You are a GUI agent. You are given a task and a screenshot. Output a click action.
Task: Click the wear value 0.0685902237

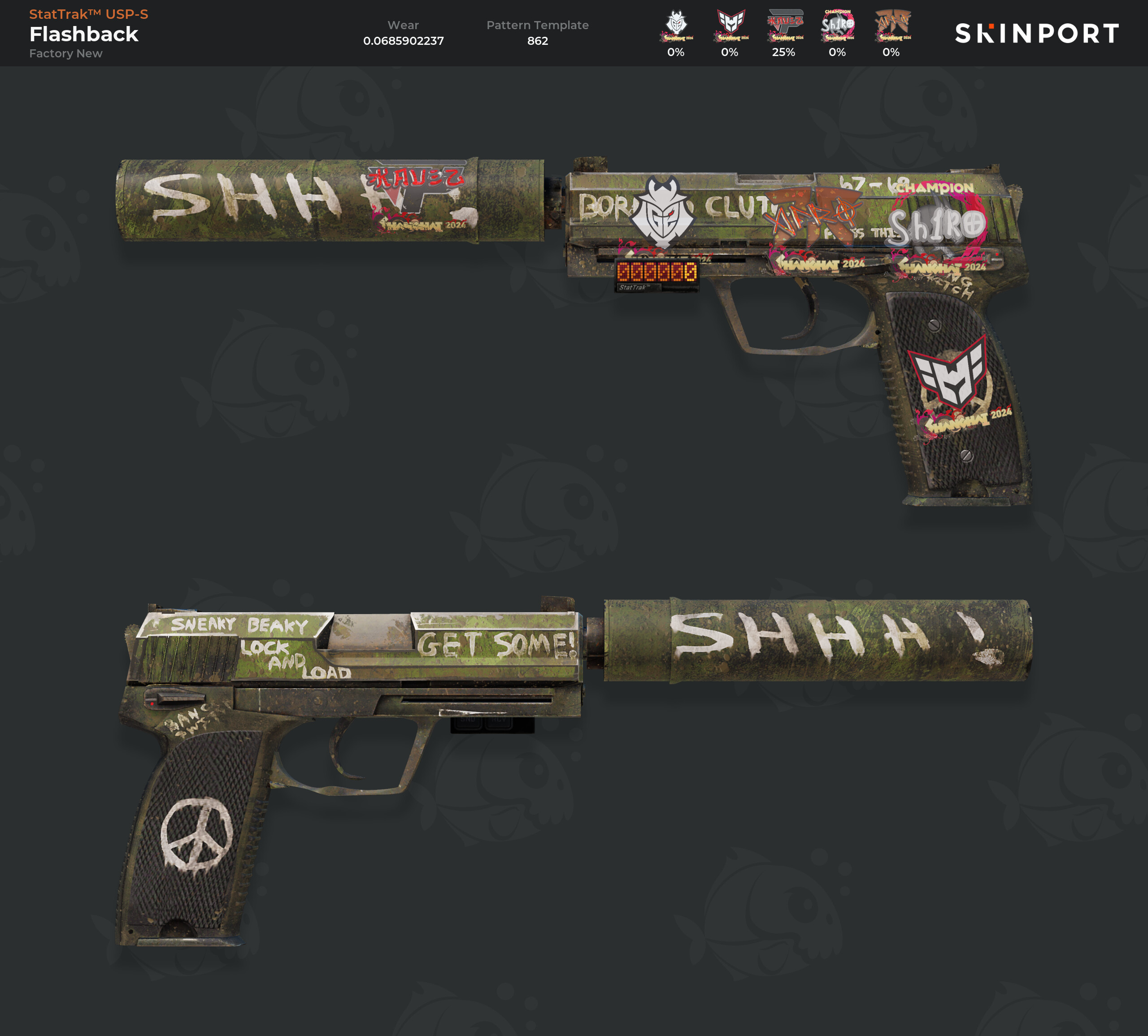(x=404, y=41)
